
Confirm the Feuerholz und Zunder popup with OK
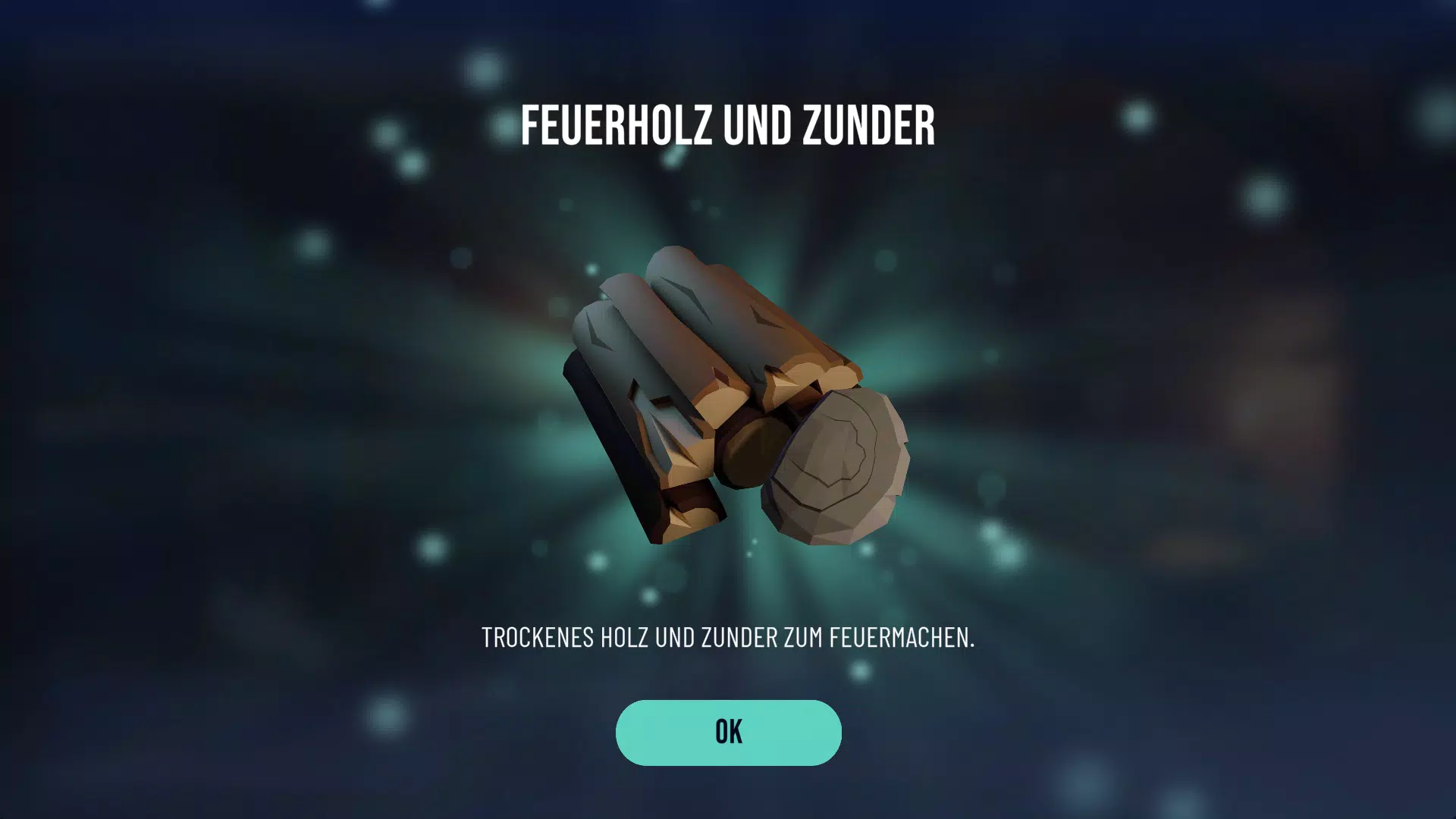pyautogui.click(x=728, y=732)
